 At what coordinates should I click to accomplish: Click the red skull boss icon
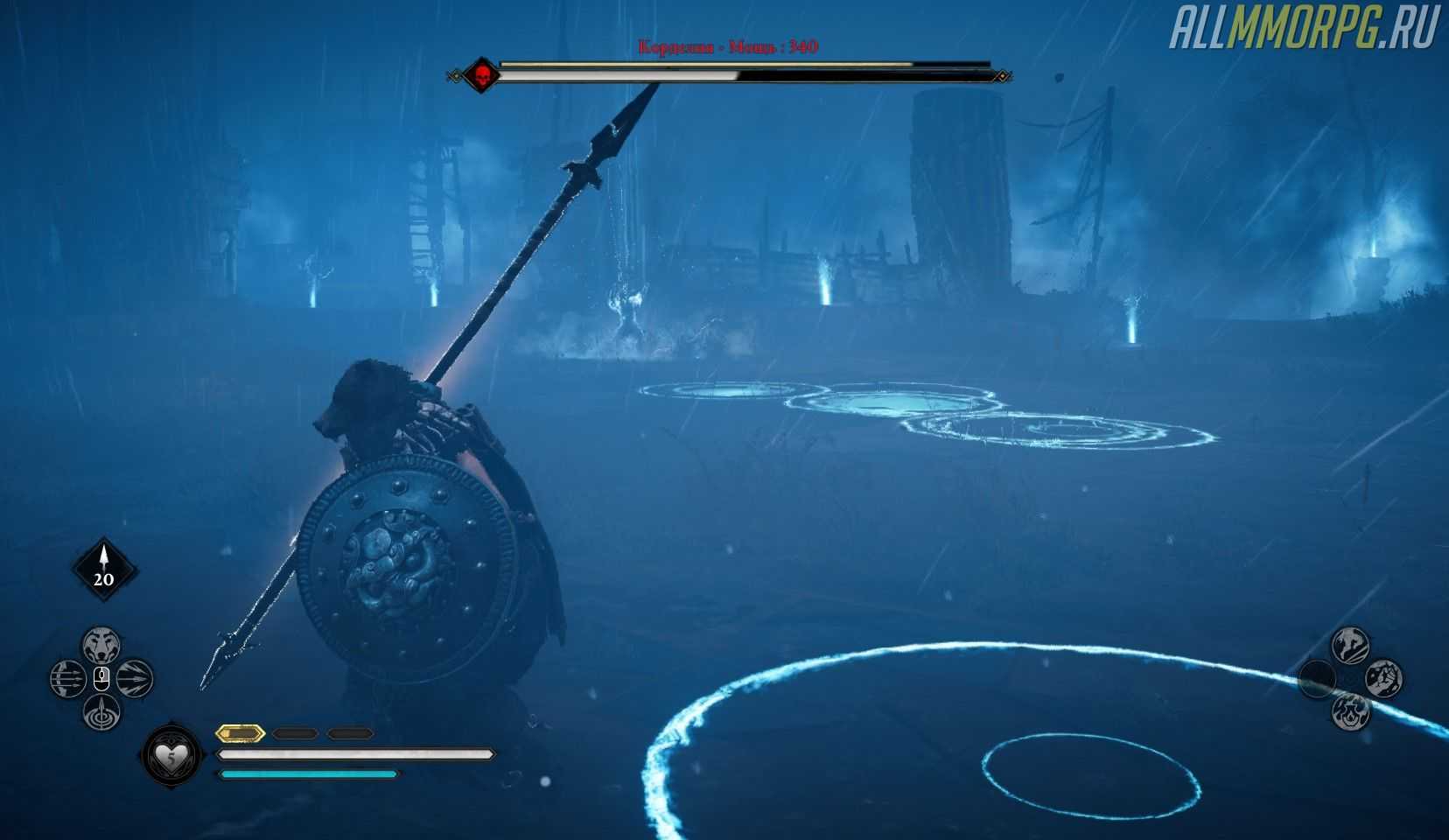(480, 76)
